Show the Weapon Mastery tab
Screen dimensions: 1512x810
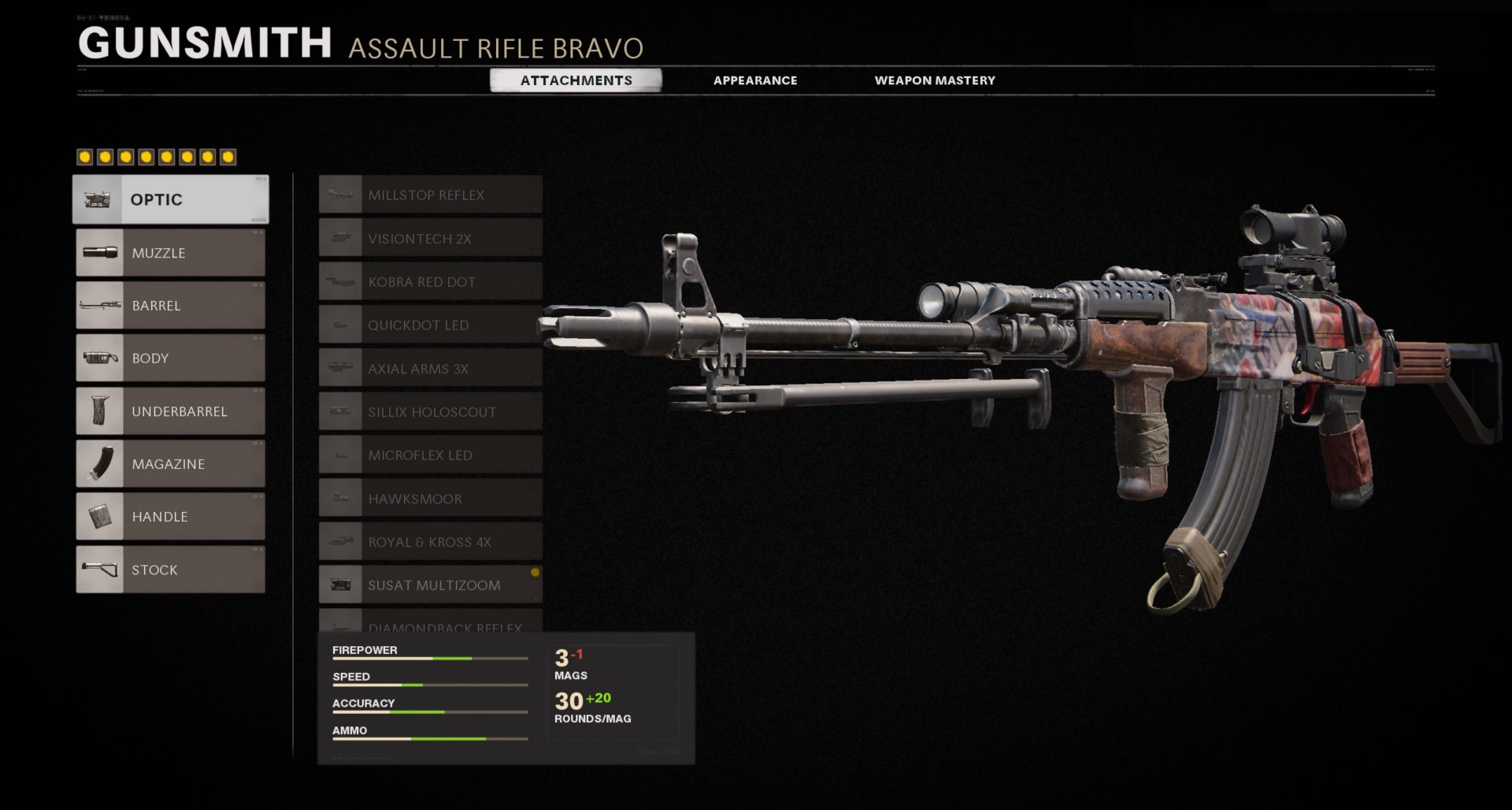click(935, 80)
